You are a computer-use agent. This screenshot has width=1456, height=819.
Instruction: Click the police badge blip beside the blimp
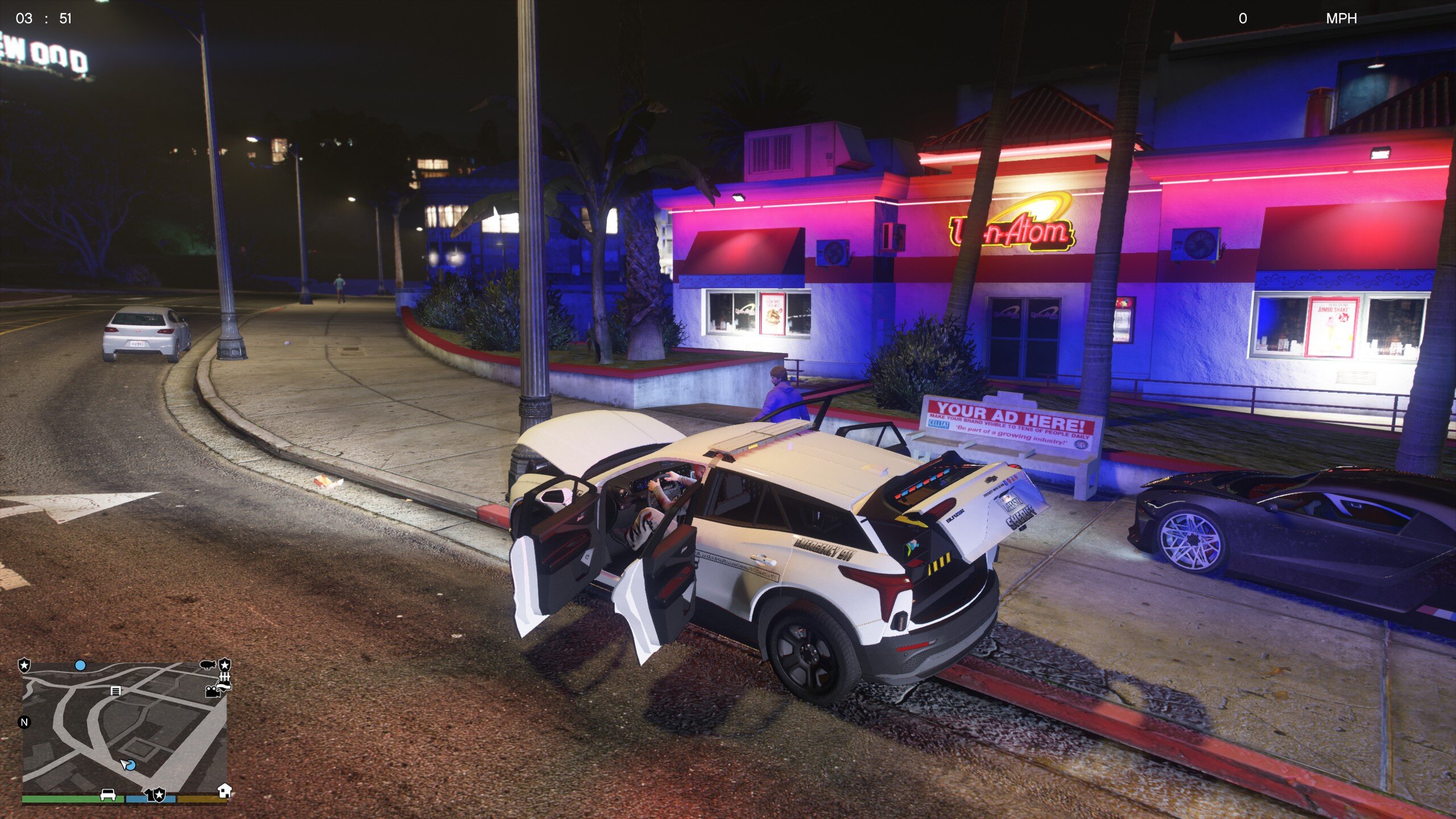[x=225, y=664]
